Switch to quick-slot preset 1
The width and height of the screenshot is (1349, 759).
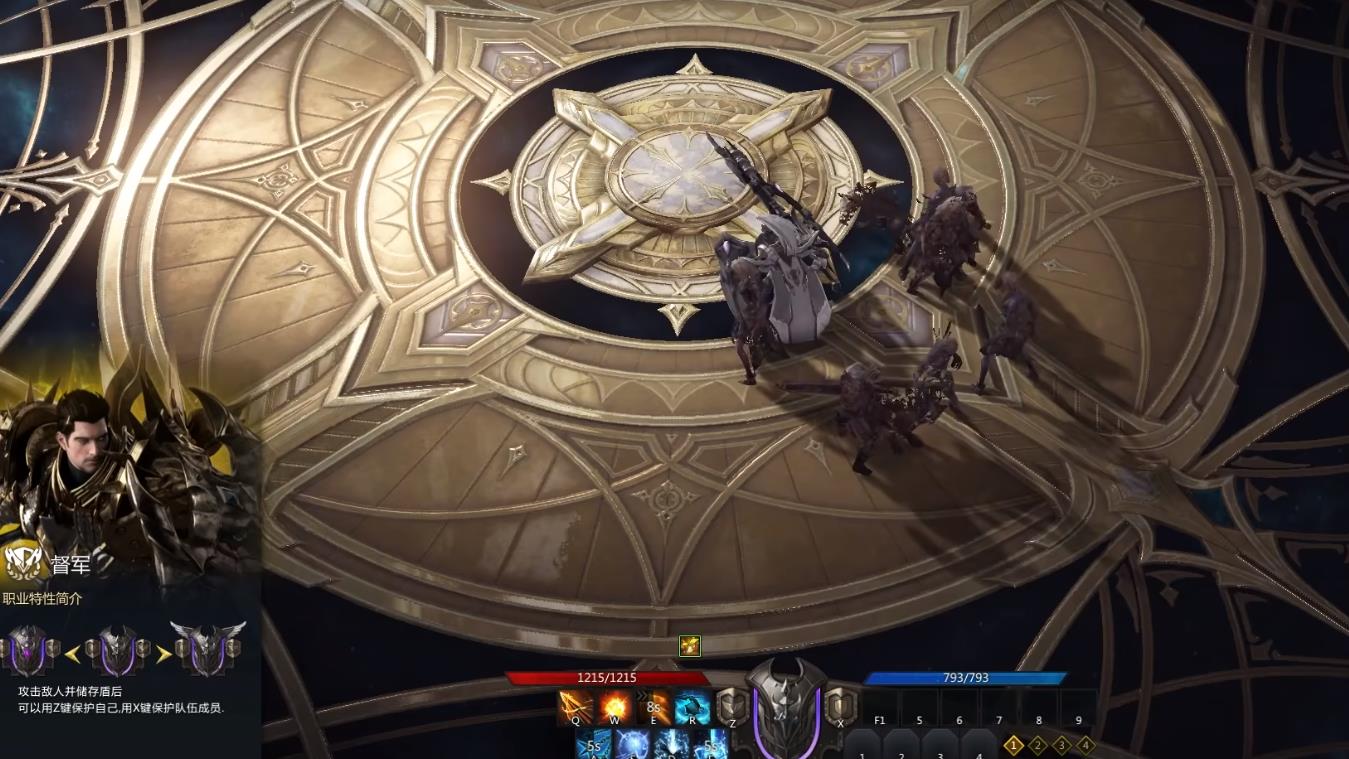(x=1014, y=745)
